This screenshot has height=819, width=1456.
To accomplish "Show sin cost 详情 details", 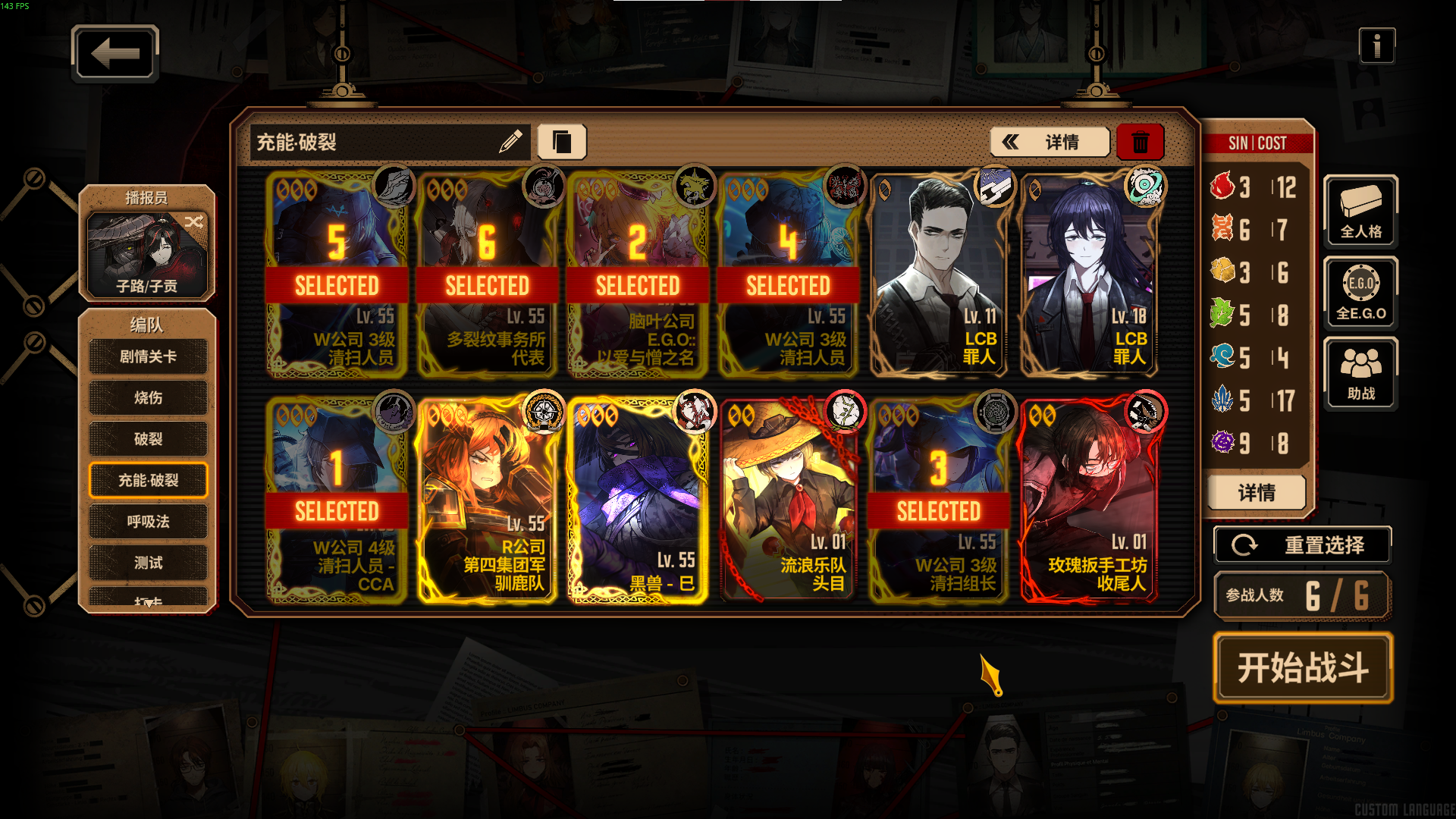I will pyautogui.click(x=1257, y=493).
